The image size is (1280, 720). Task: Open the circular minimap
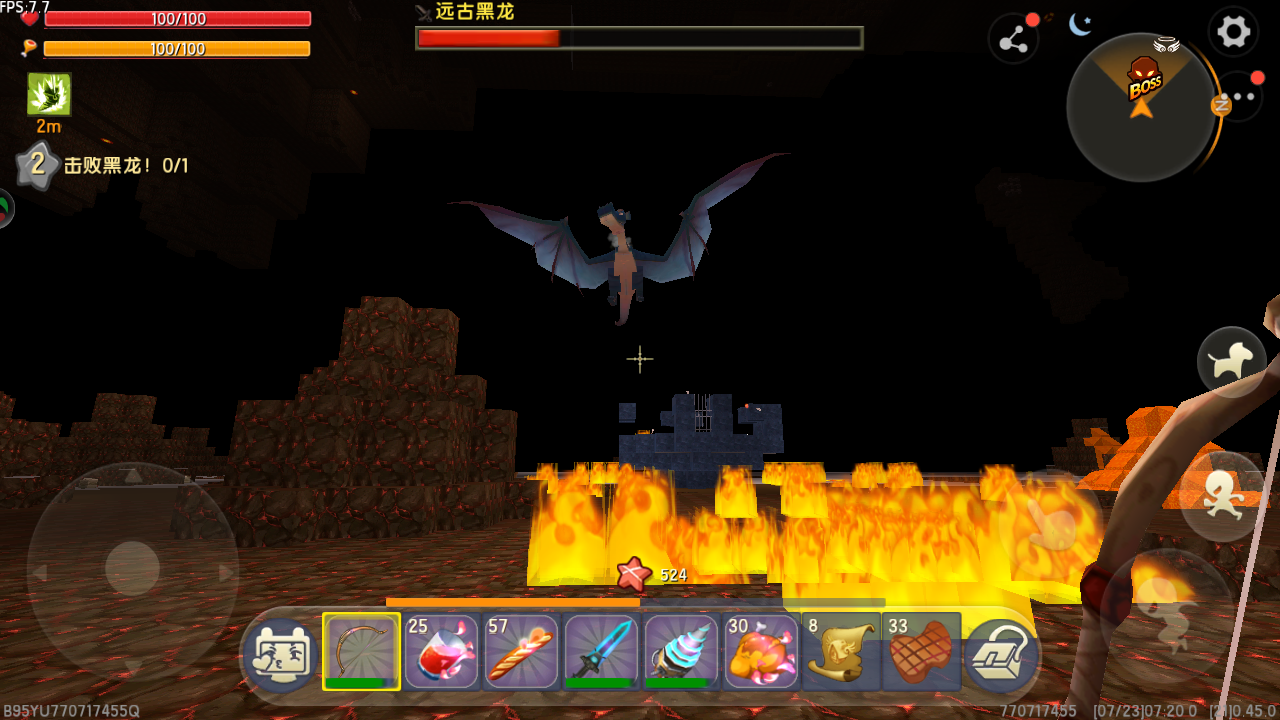1141,107
